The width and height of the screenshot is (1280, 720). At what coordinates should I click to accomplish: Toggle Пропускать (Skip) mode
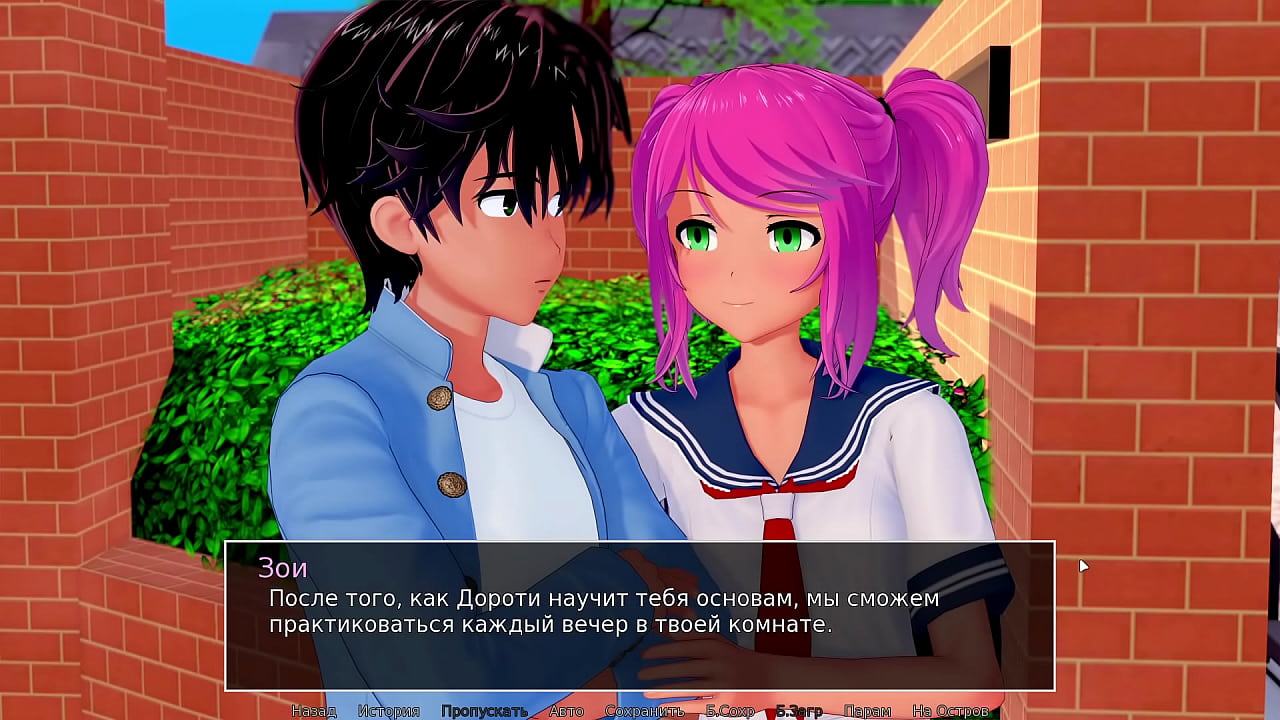click(x=484, y=711)
